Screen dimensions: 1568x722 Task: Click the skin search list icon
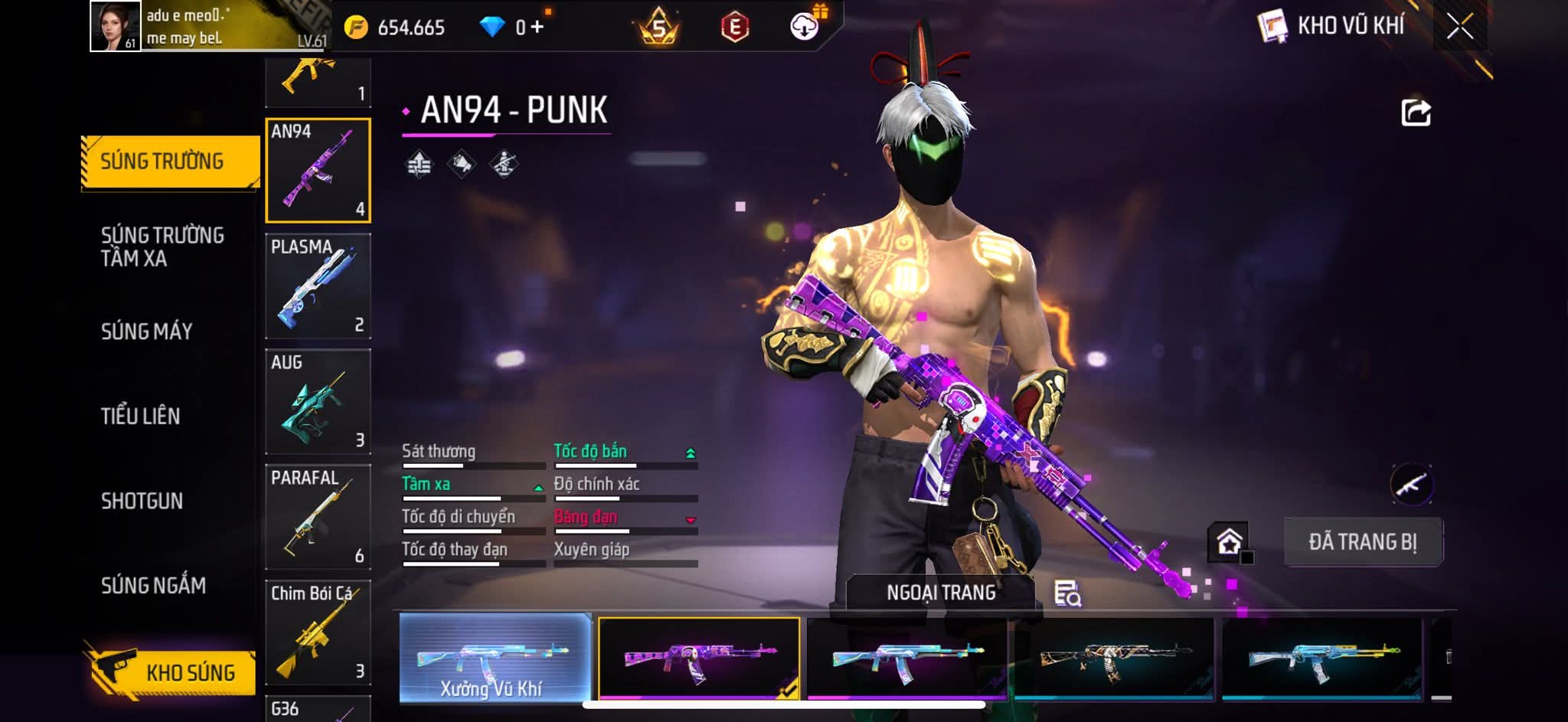coord(1067,593)
